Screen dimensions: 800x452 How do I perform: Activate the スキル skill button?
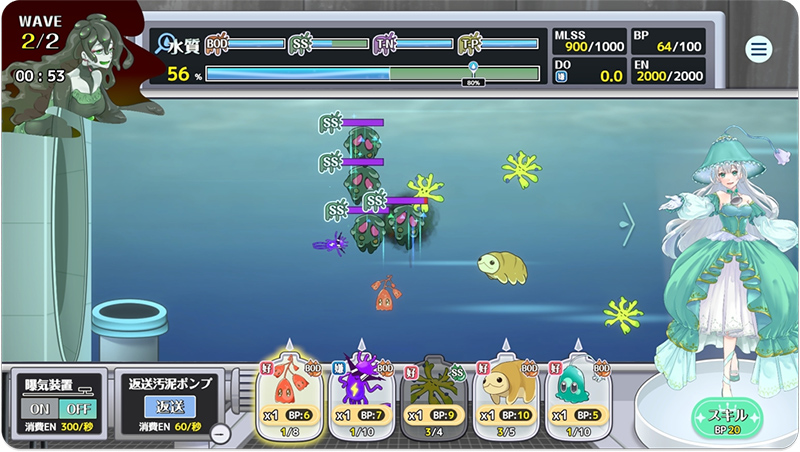pyautogui.click(x=727, y=417)
